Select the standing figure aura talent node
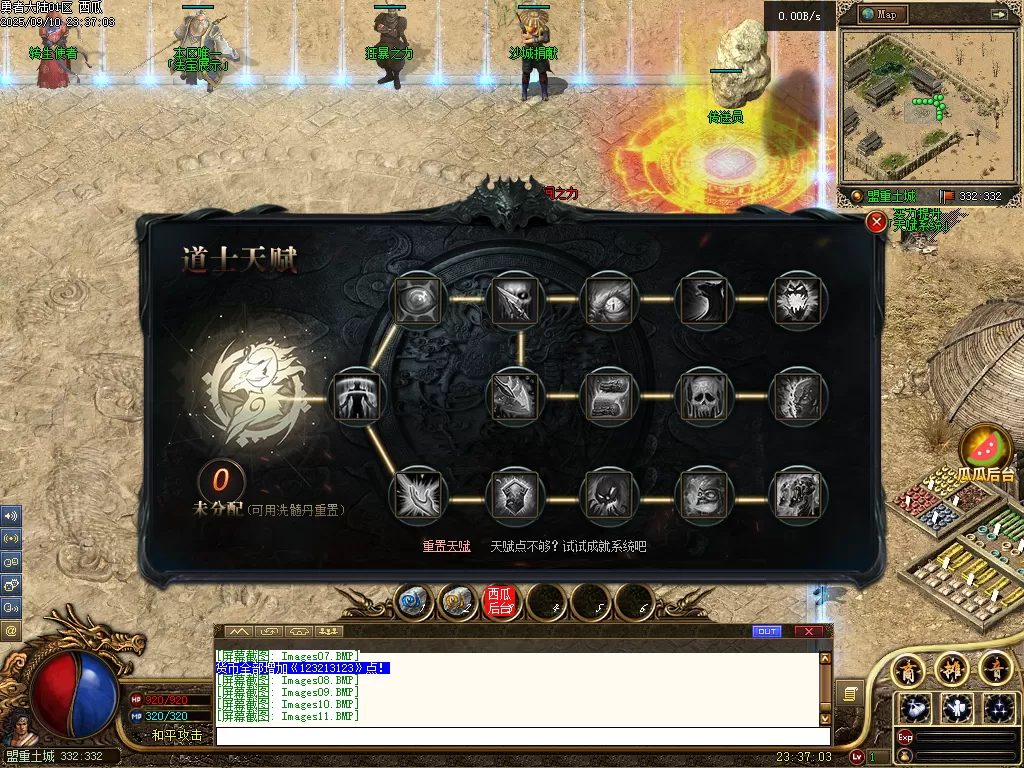The image size is (1024, 768). 356,396
